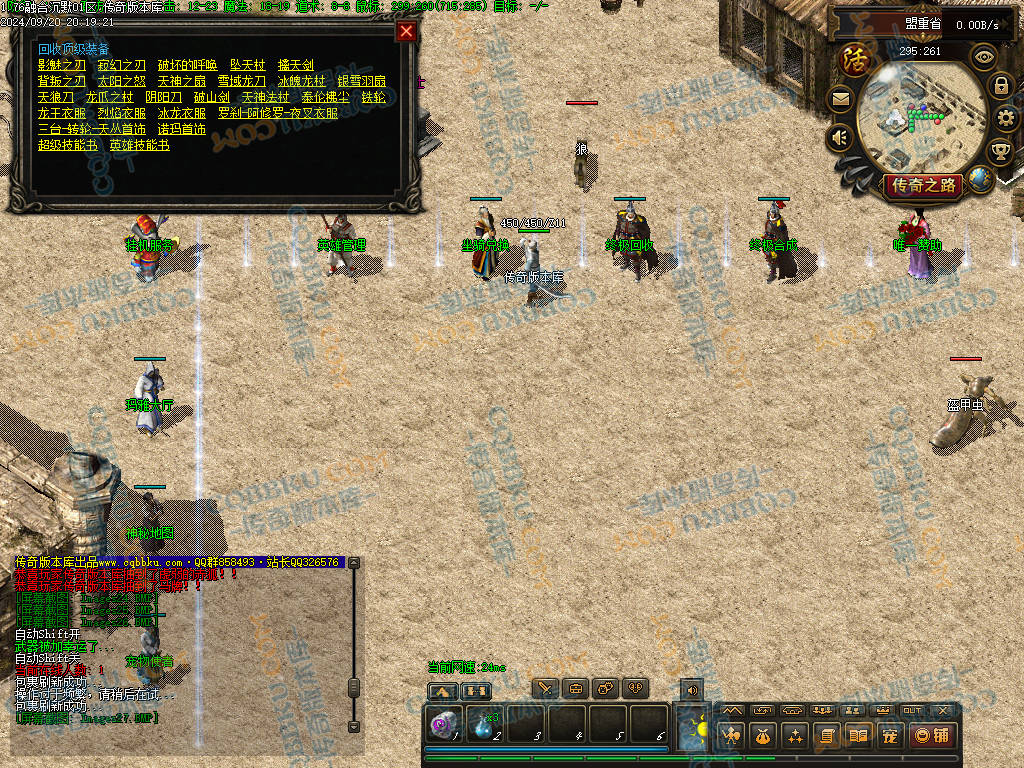Close the equipment recycling dialog

[x=406, y=31]
